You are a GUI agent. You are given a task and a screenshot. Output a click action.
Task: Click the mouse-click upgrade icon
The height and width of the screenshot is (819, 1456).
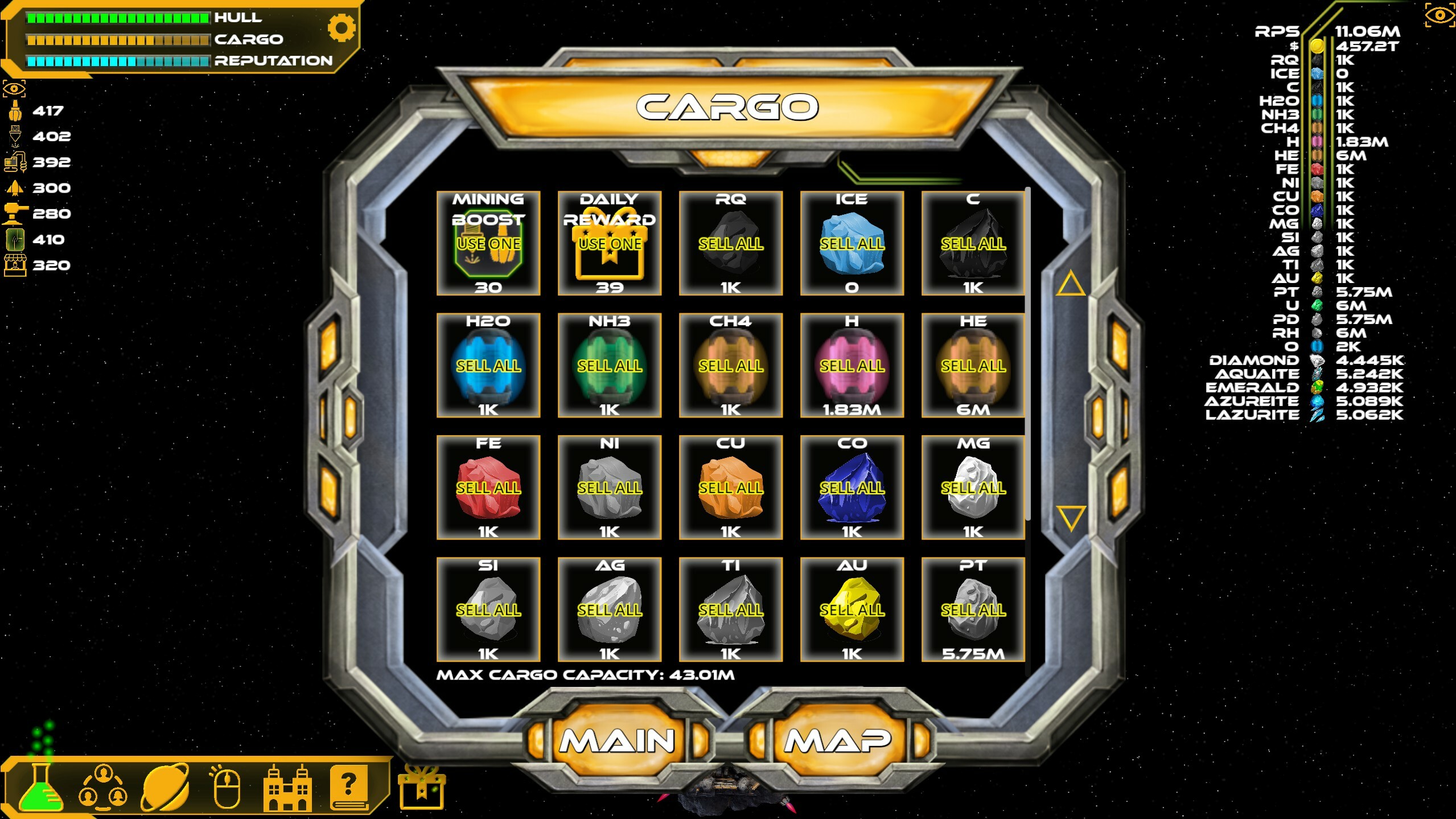(x=227, y=791)
